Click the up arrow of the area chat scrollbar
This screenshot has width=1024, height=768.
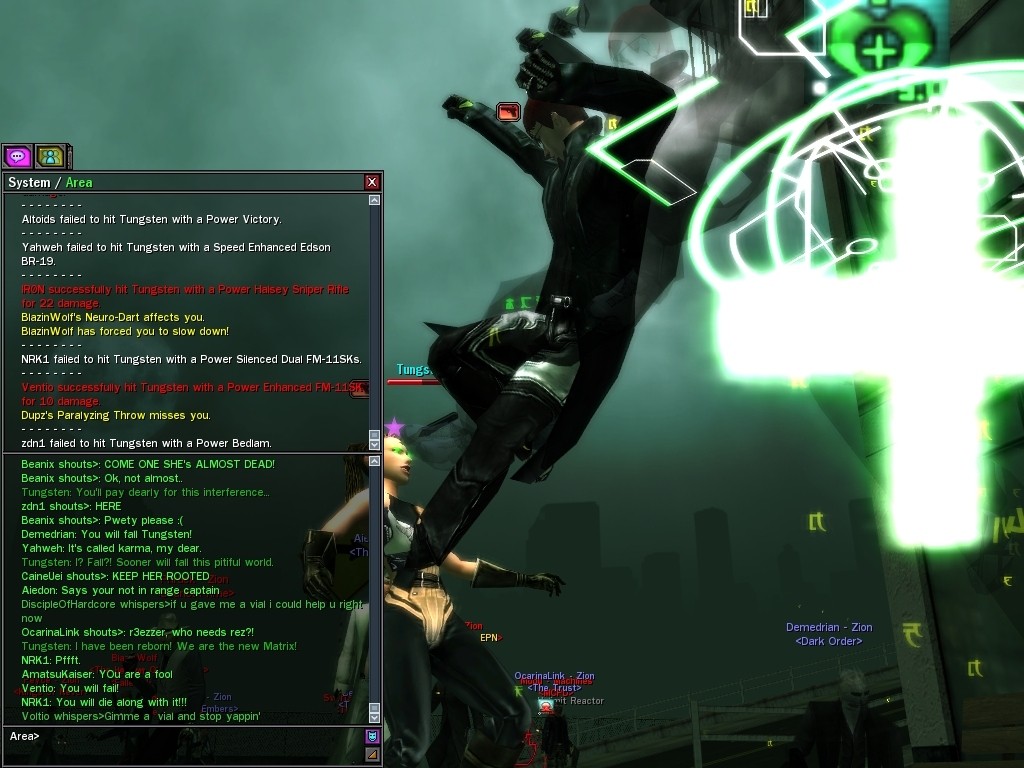tap(374, 461)
